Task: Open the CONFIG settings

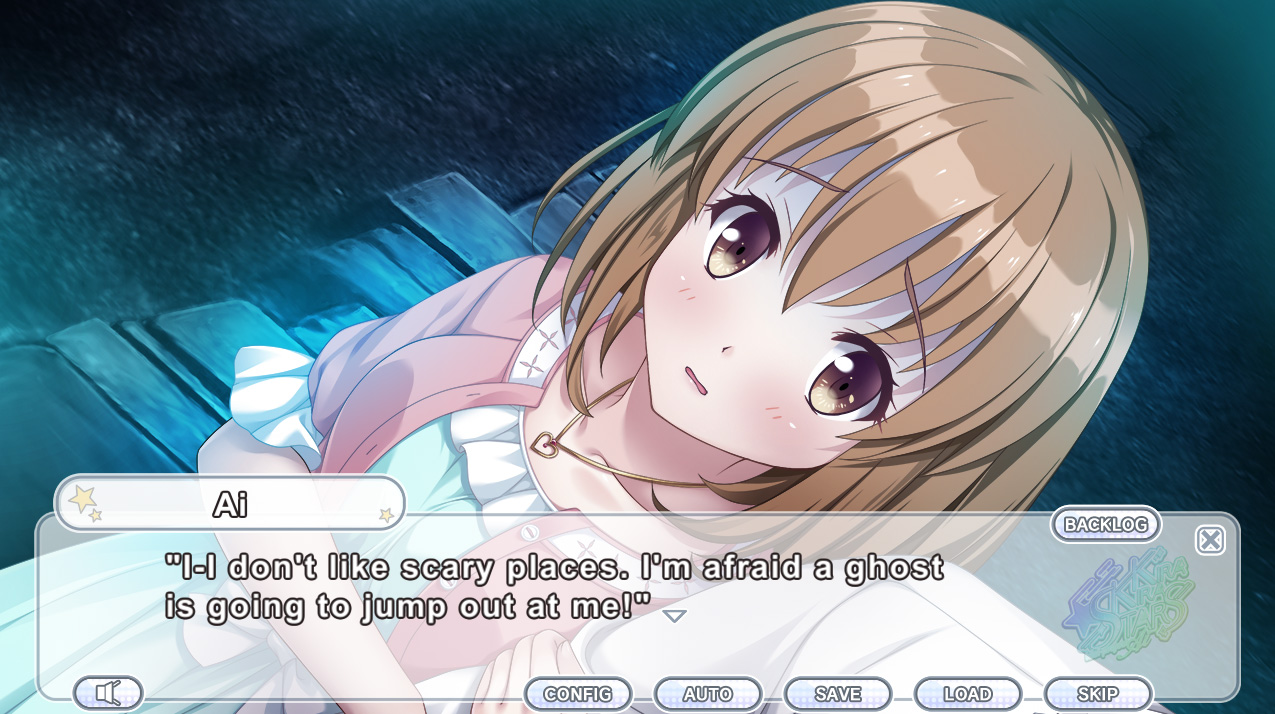Action: pos(578,694)
